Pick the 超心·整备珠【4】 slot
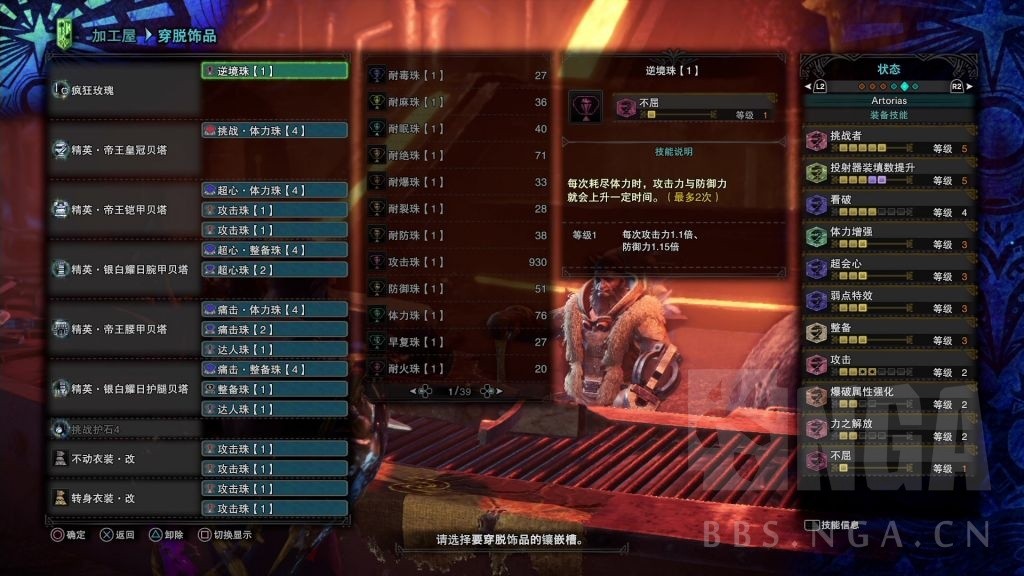 (x=274, y=250)
